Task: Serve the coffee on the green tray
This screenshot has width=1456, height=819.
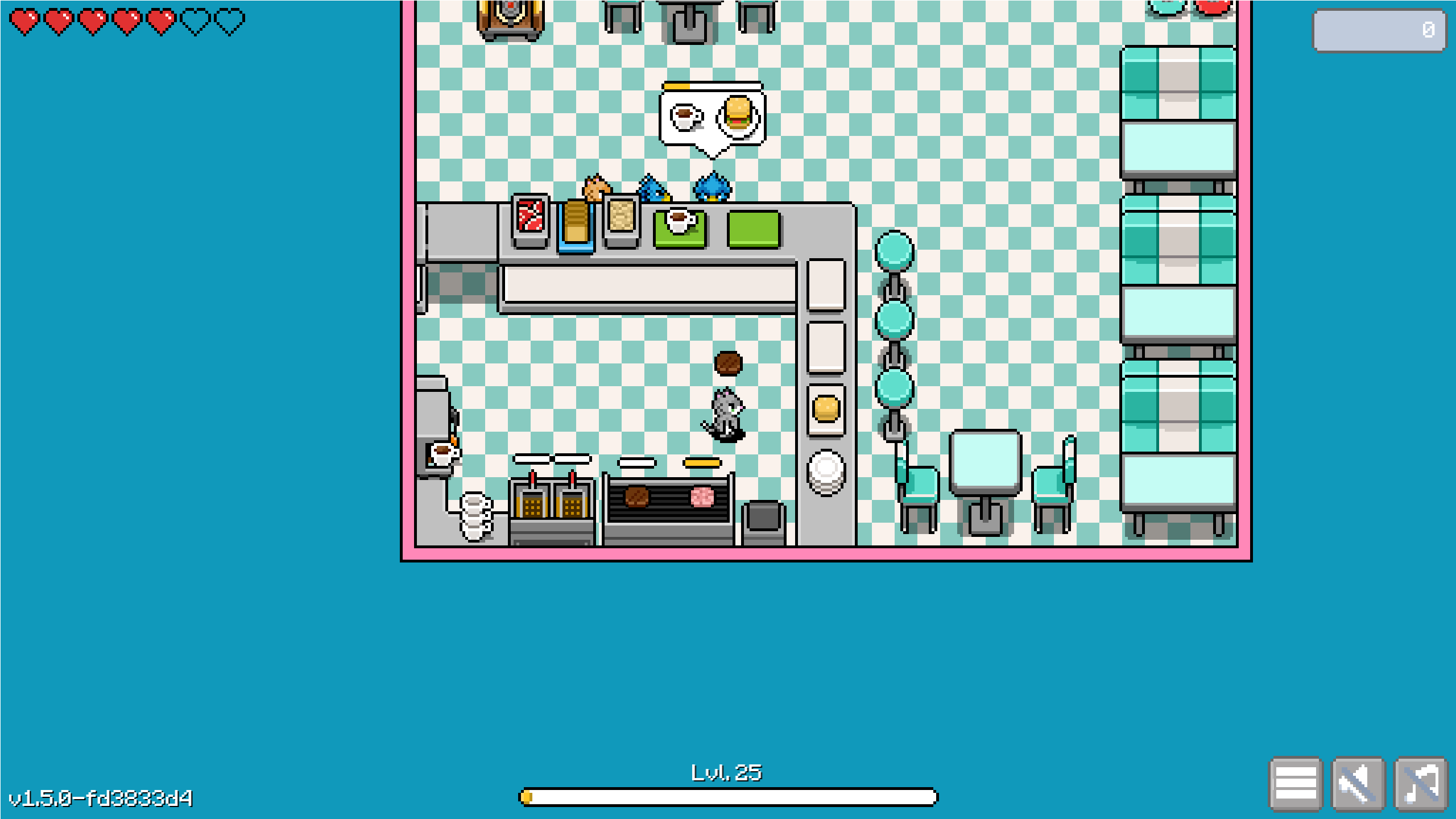Action: pyautogui.click(x=680, y=222)
